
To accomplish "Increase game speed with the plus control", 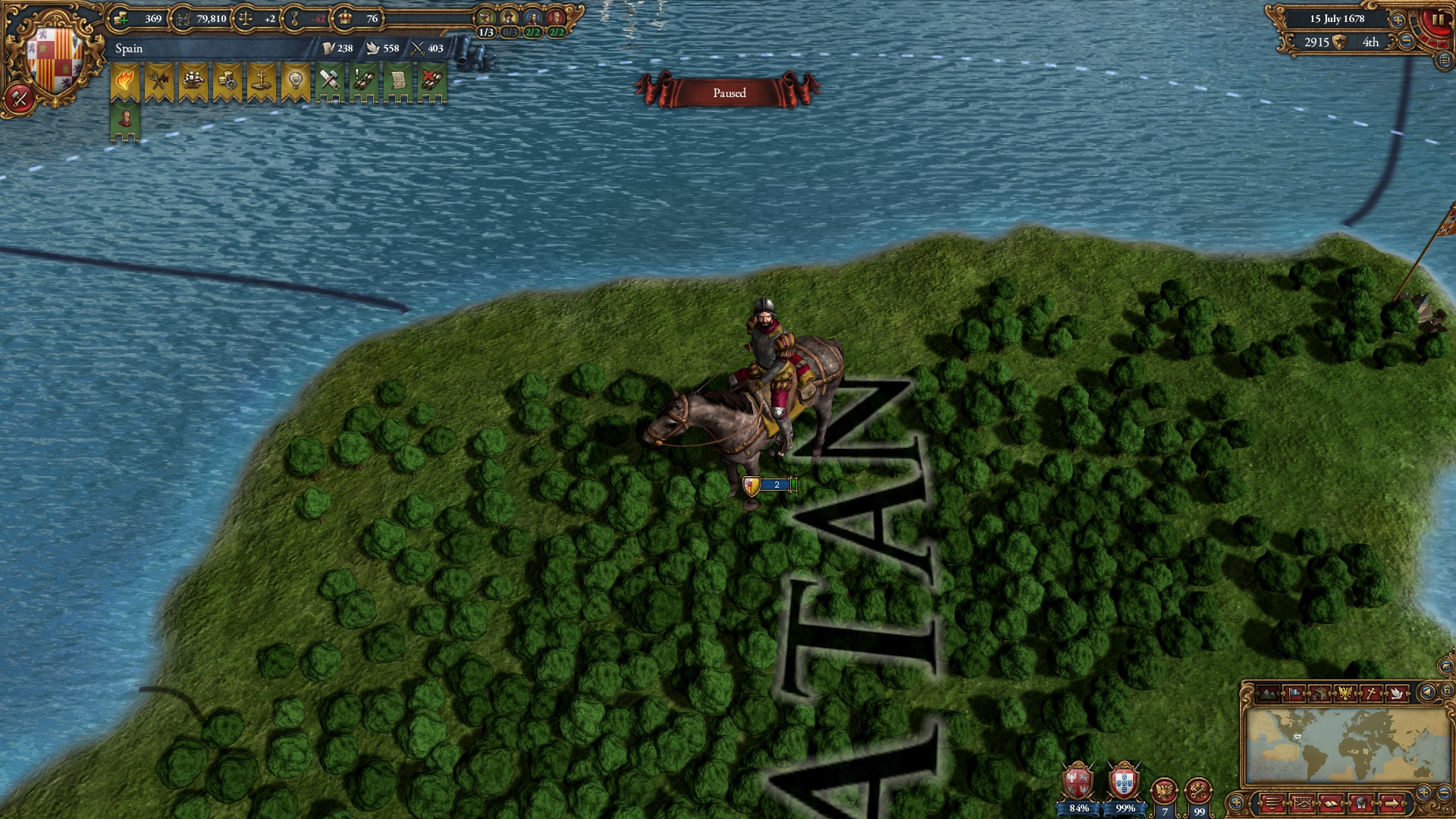I will 1397,20.
